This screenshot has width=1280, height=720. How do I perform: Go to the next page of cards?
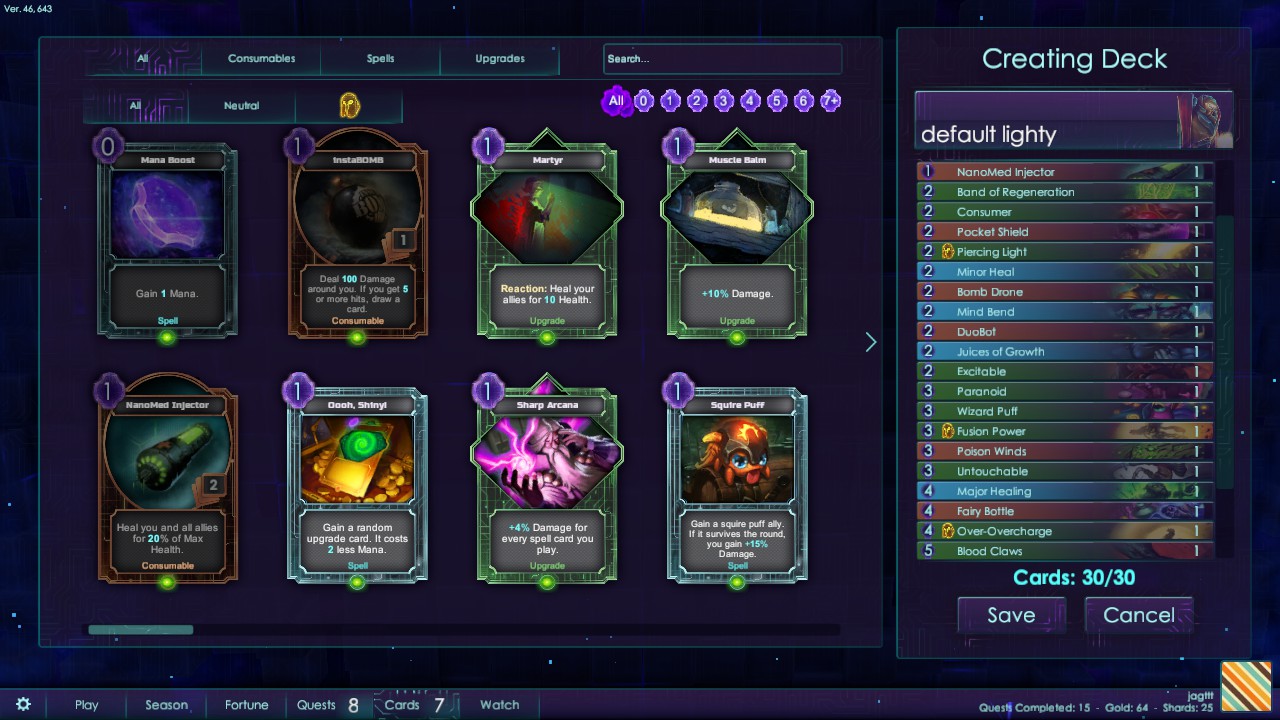pyautogui.click(x=870, y=342)
